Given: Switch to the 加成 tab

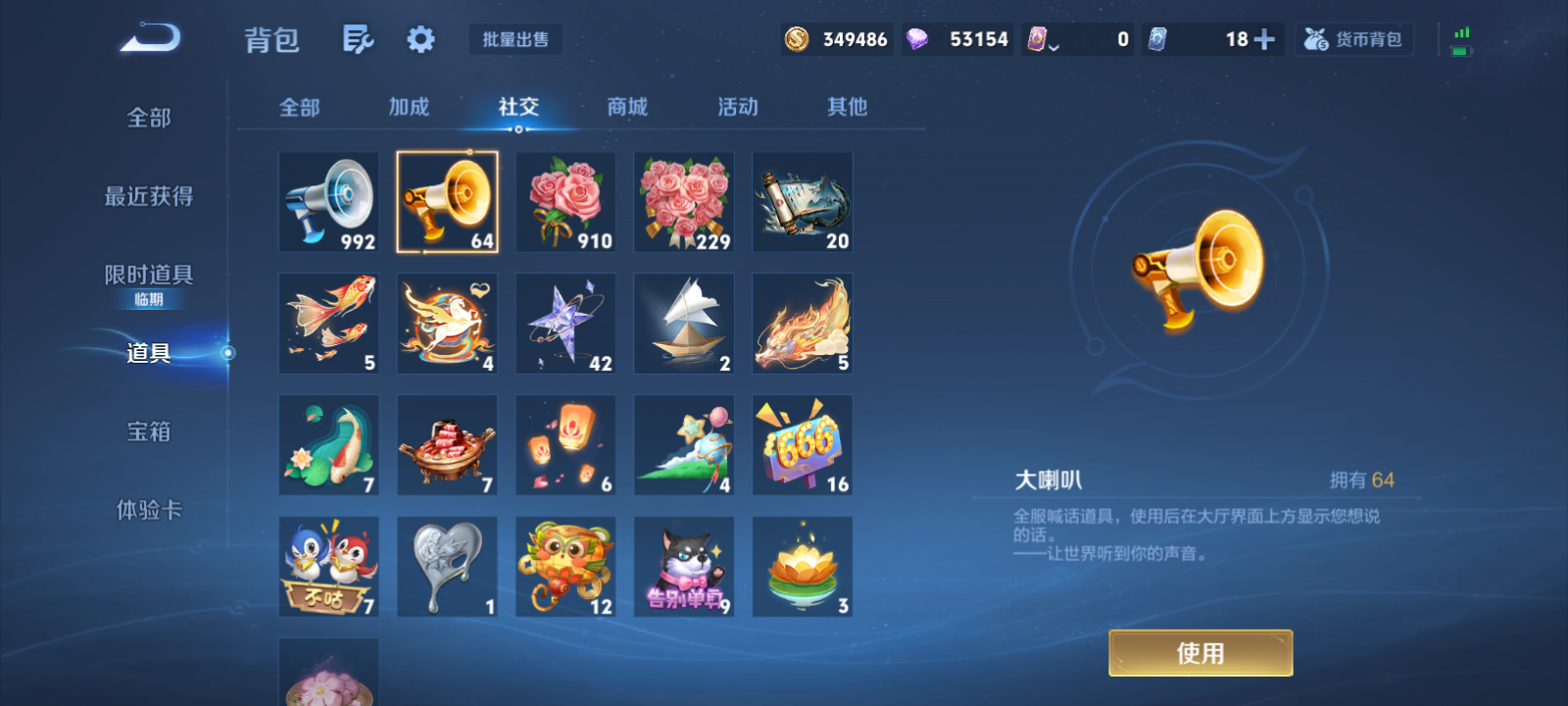Looking at the screenshot, I should 410,108.
